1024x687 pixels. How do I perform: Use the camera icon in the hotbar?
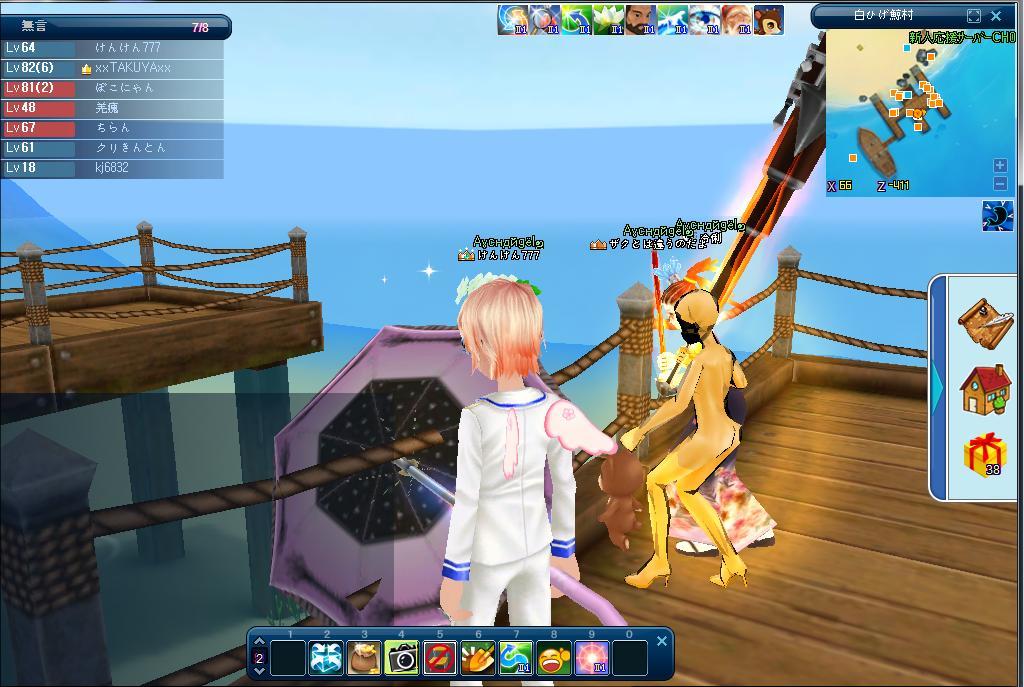point(402,657)
